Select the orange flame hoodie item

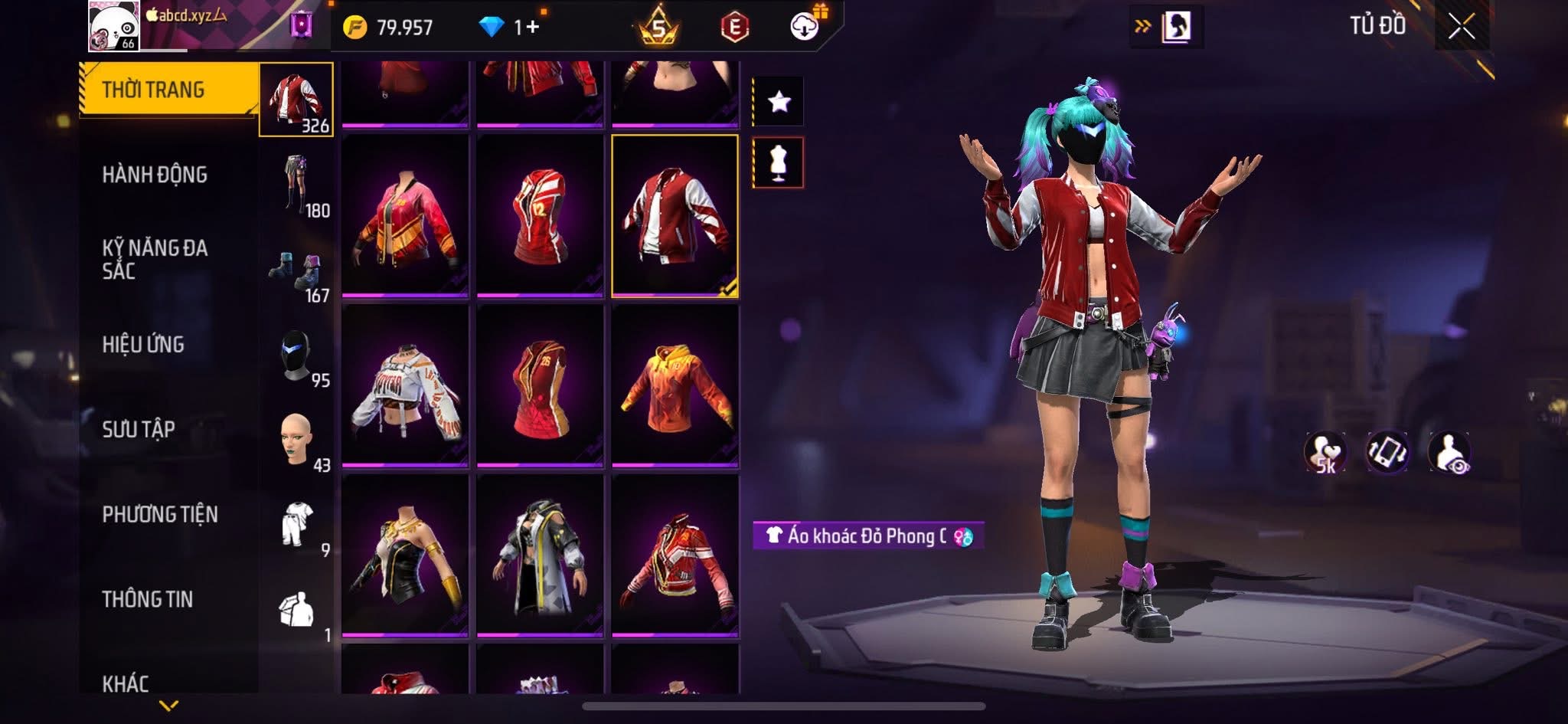point(675,385)
